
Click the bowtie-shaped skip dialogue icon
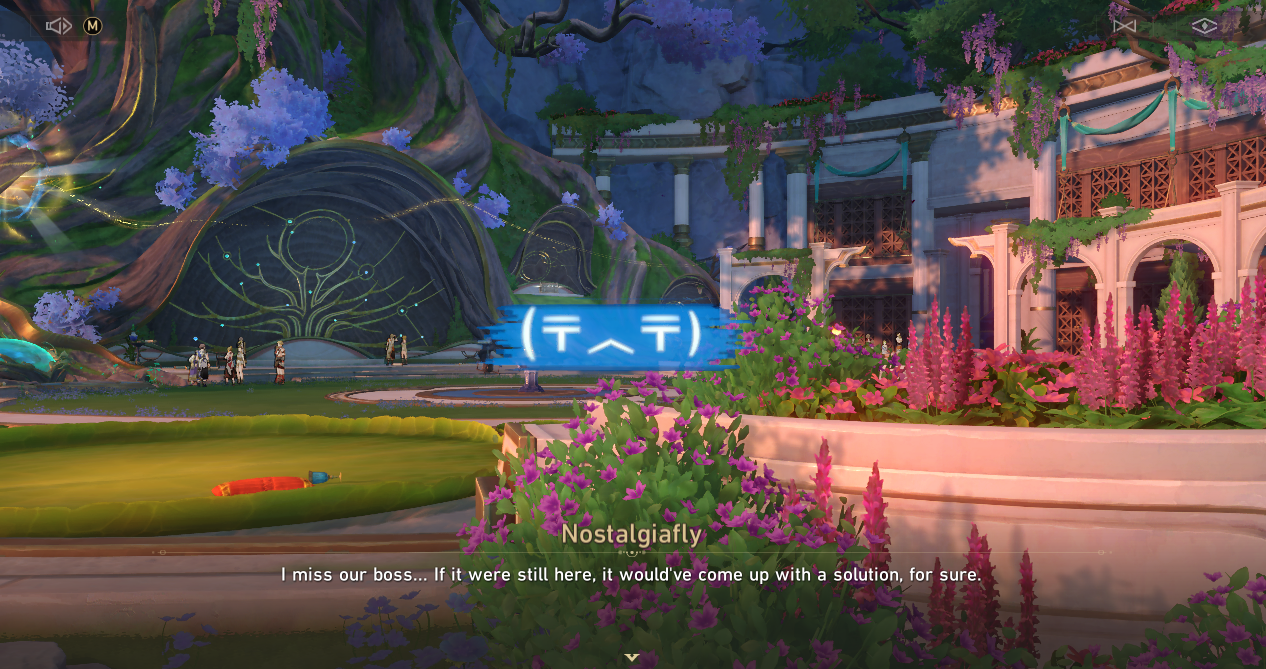(x=1124, y=26)
